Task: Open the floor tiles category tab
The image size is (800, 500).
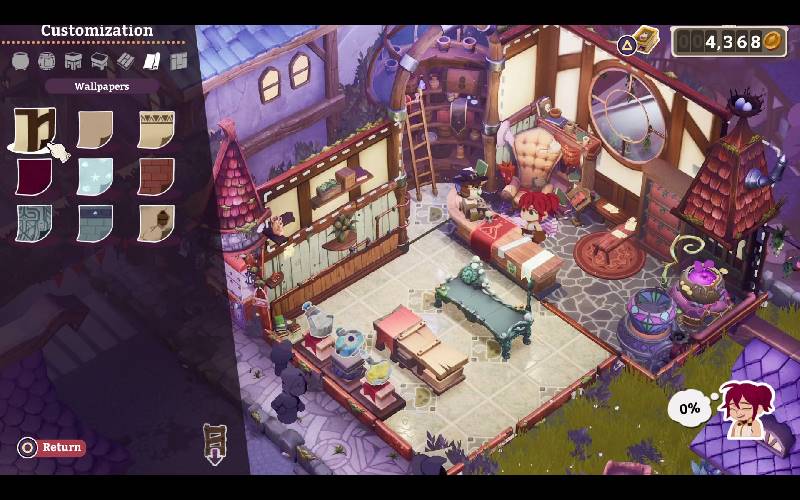Action: [x=126, y=61]
